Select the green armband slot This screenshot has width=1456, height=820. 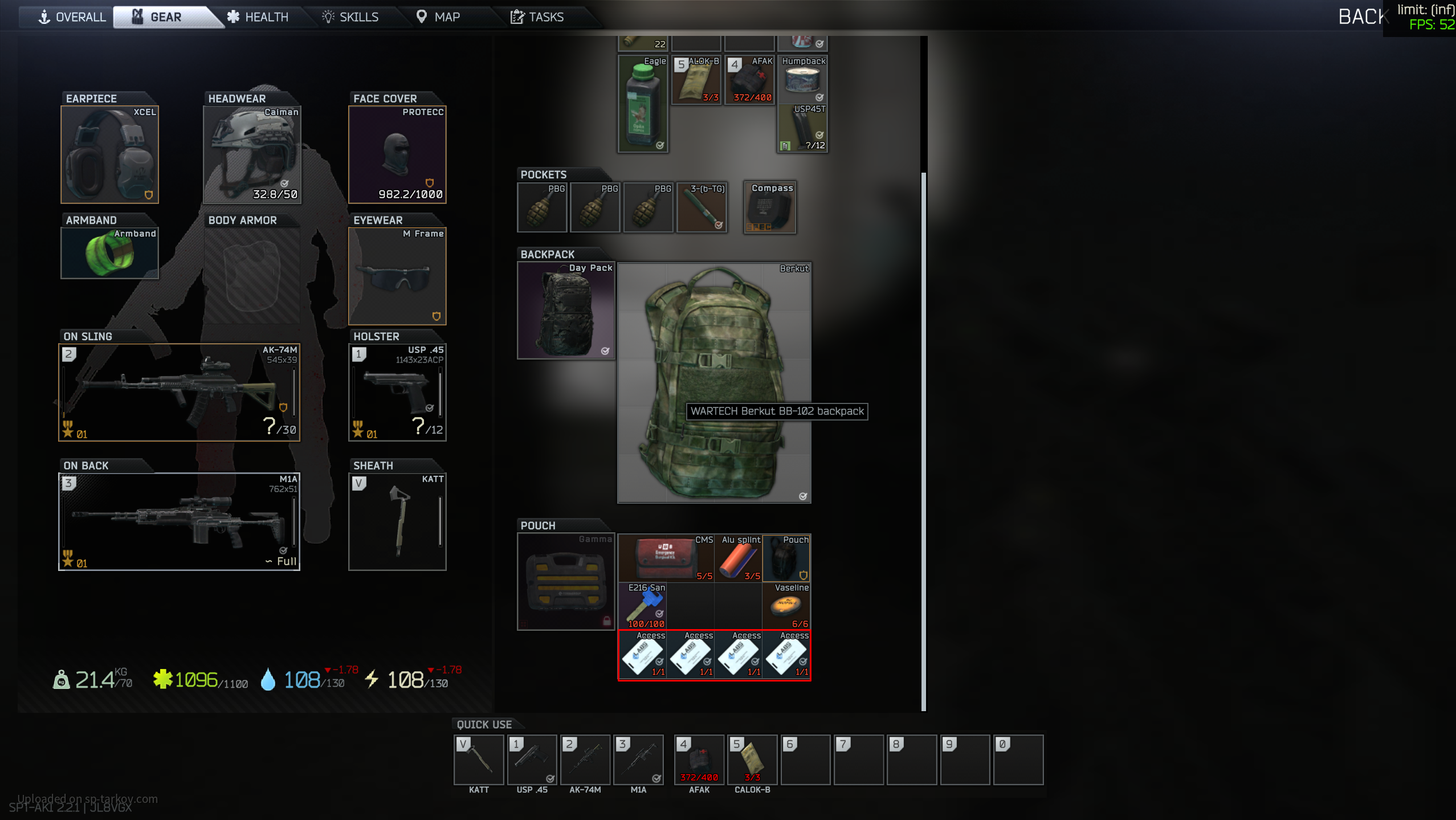click(x=109, y=253)
